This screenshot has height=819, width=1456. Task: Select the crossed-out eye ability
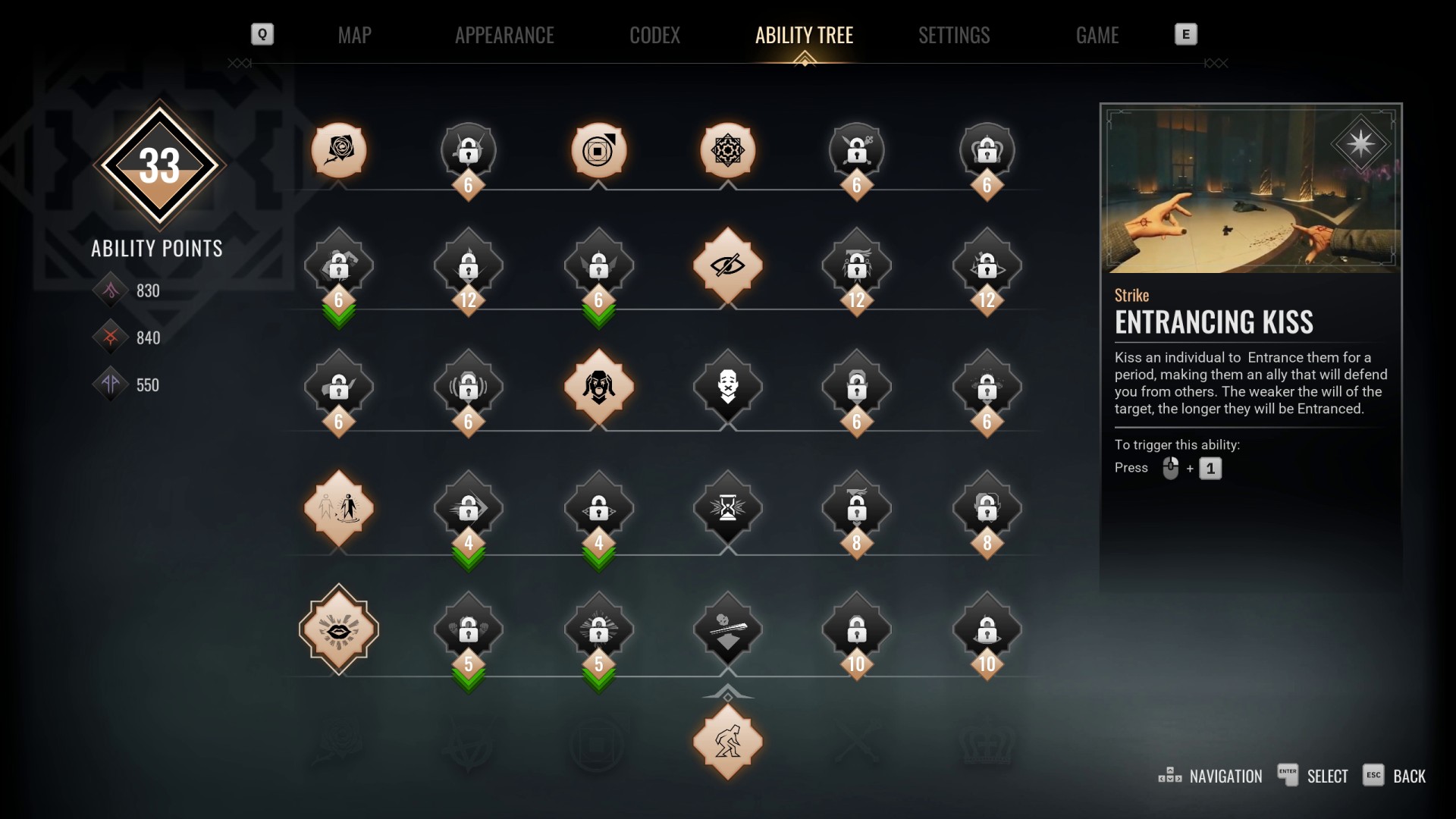pyautogui.click(x=727, y=265)
